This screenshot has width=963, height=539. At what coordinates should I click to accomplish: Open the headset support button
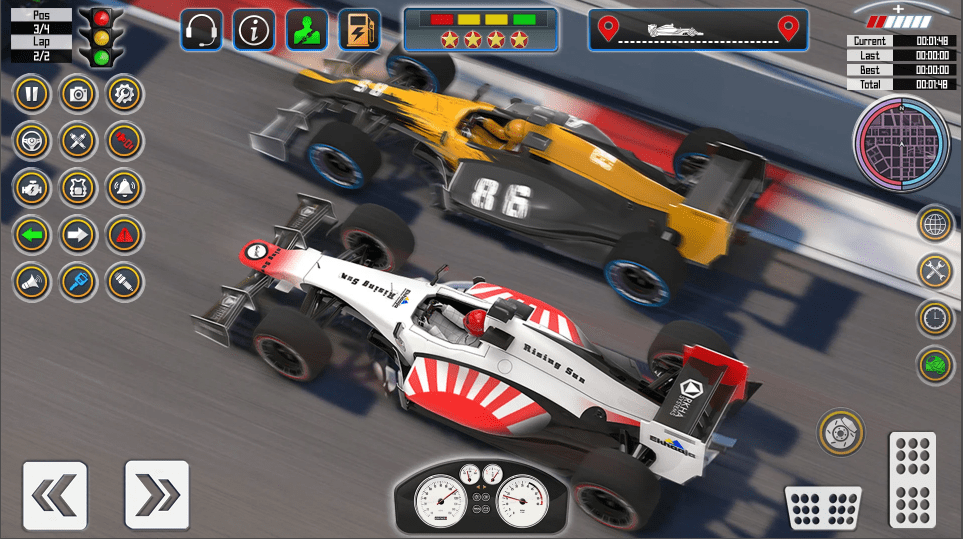tap(202, 30)
